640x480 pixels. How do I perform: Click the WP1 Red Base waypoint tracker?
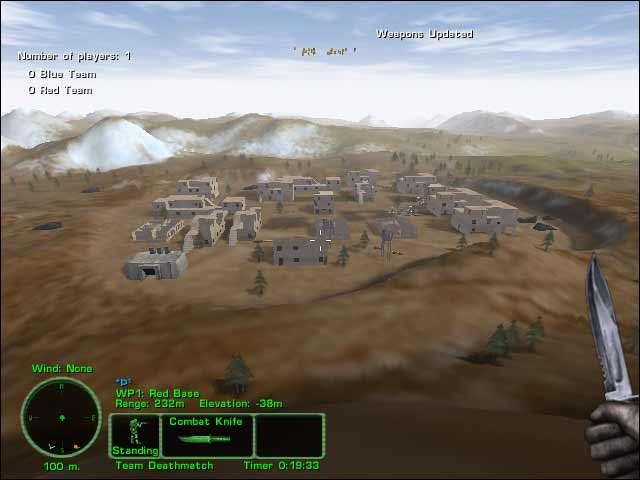(158, 393)
